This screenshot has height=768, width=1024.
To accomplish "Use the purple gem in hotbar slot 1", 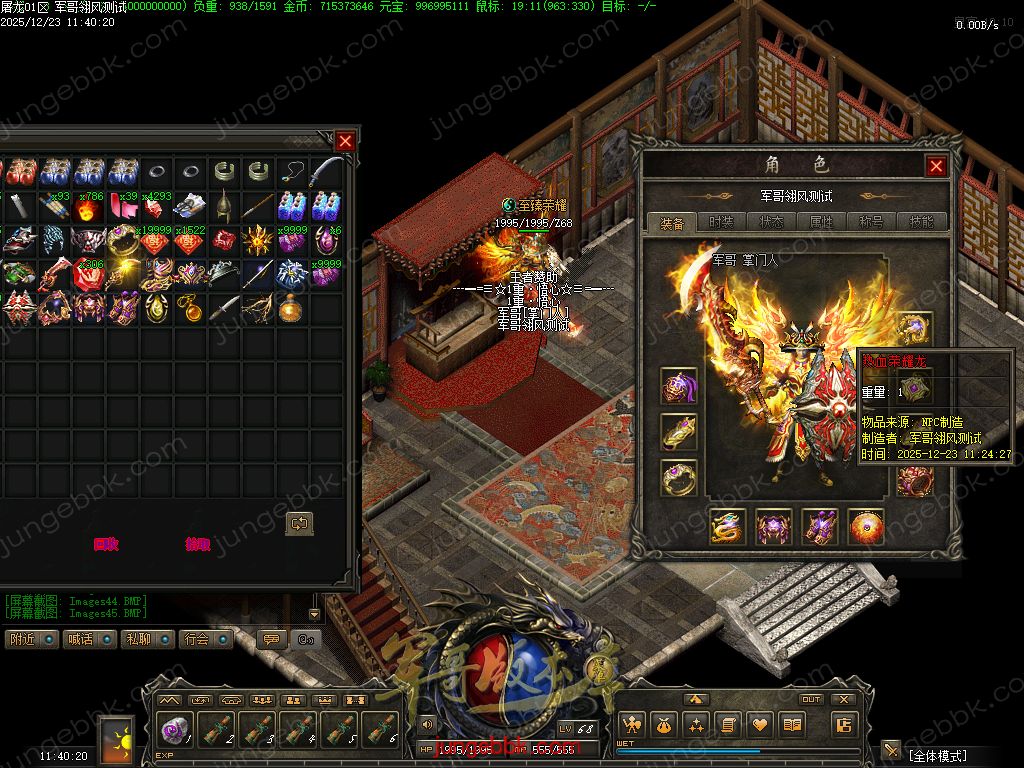I will point(176,729).
